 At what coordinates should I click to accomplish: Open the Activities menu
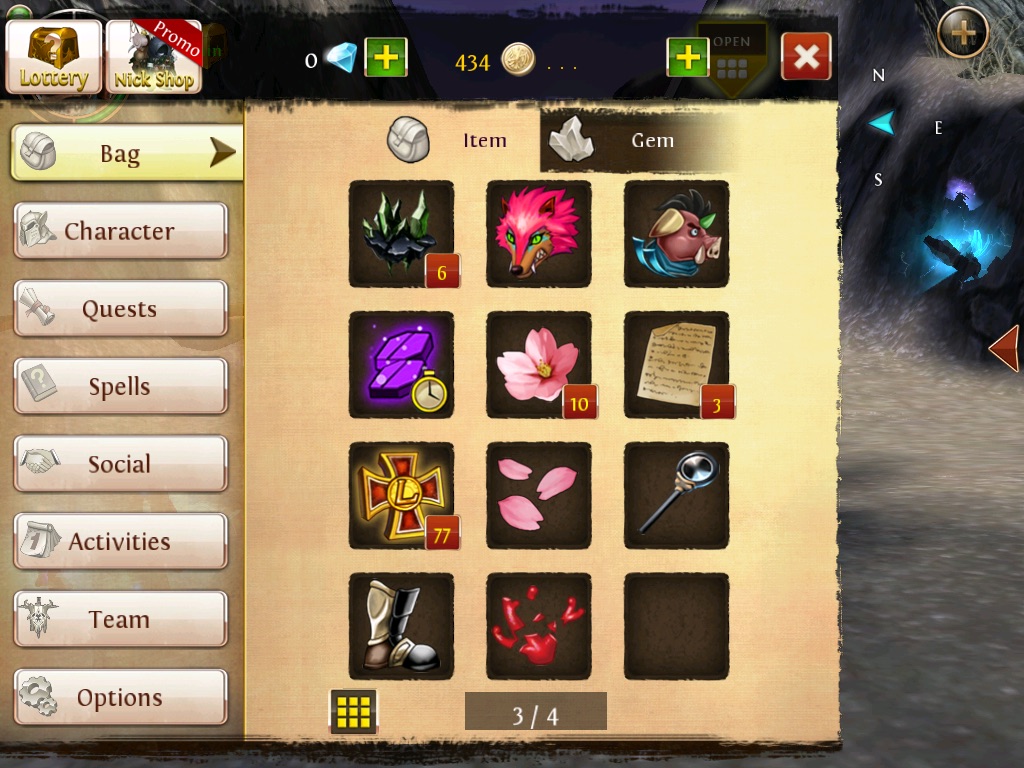120,542
